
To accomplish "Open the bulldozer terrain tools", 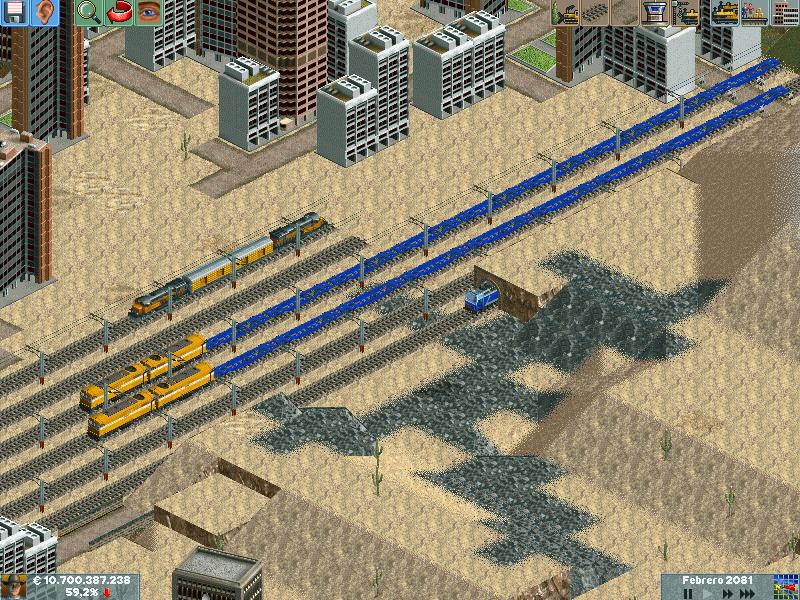I will (x=566, y=13).
